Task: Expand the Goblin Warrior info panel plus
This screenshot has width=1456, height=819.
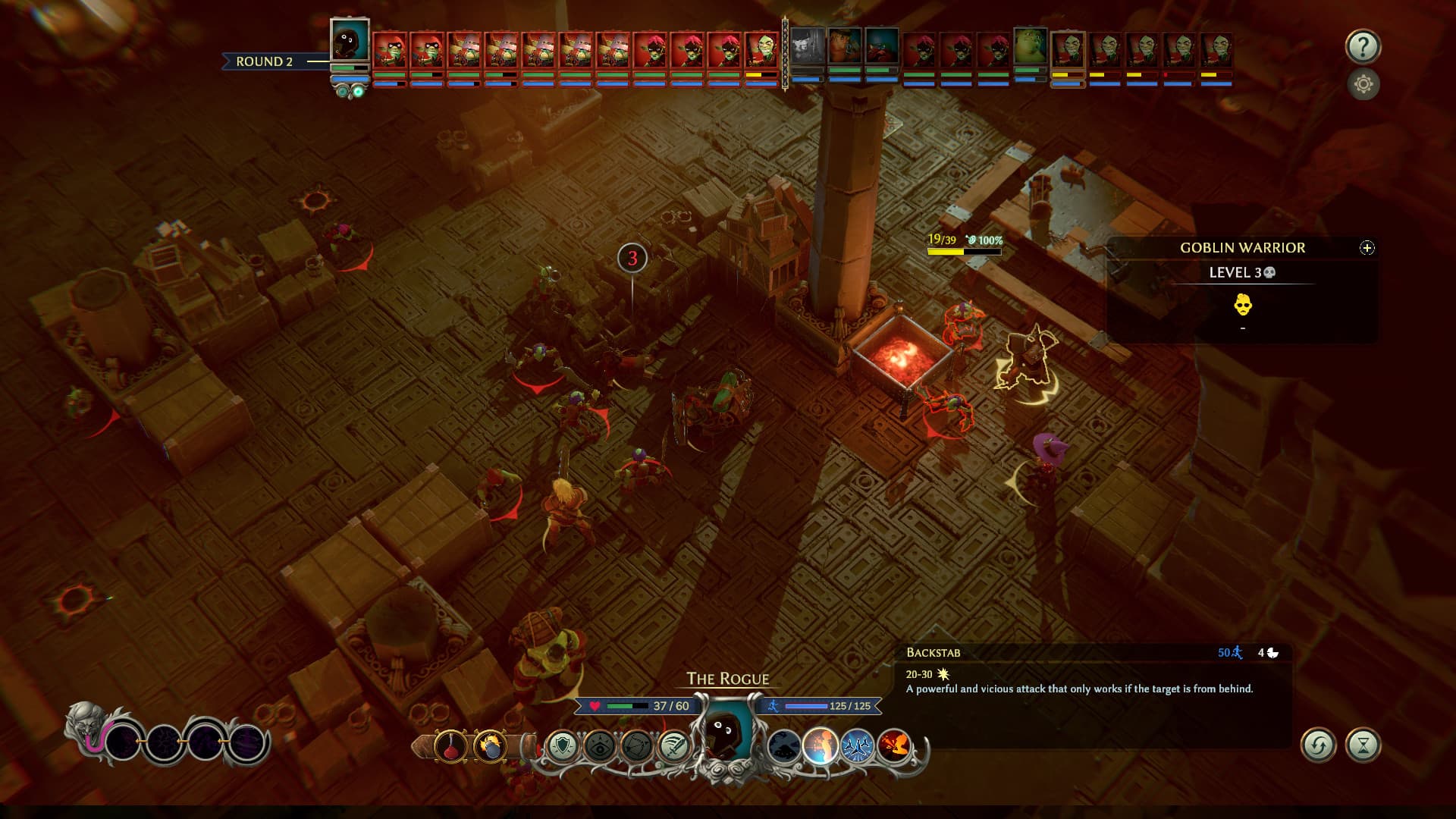Action: [1366, 247]
